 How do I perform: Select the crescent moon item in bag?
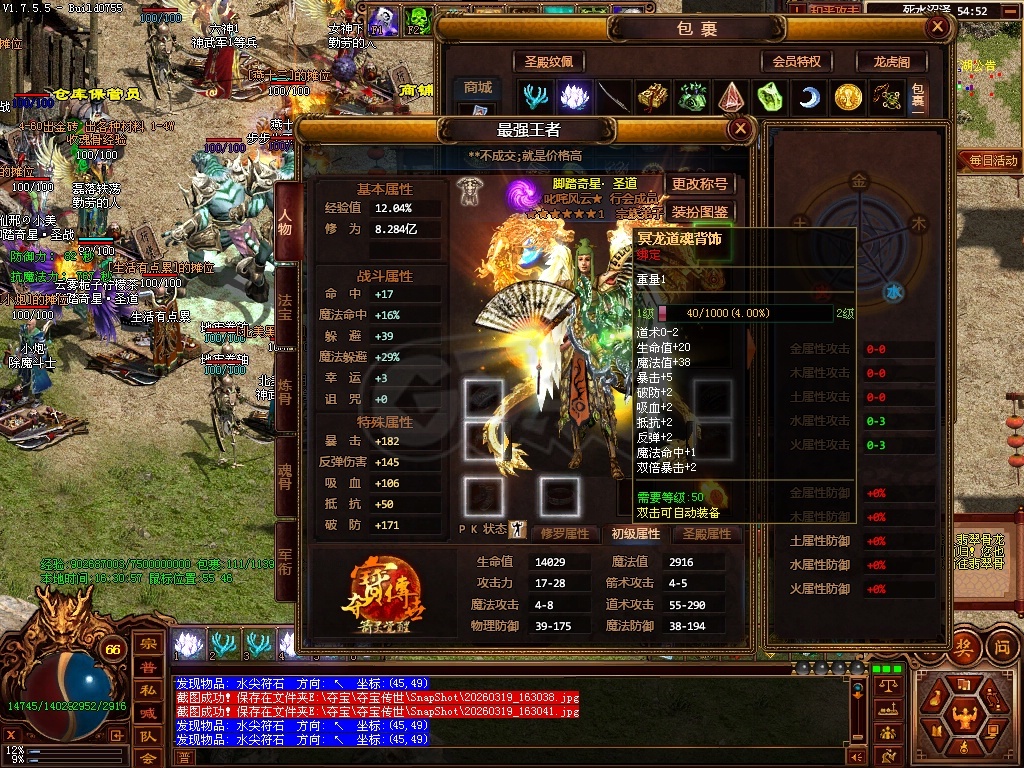point(806,97)
